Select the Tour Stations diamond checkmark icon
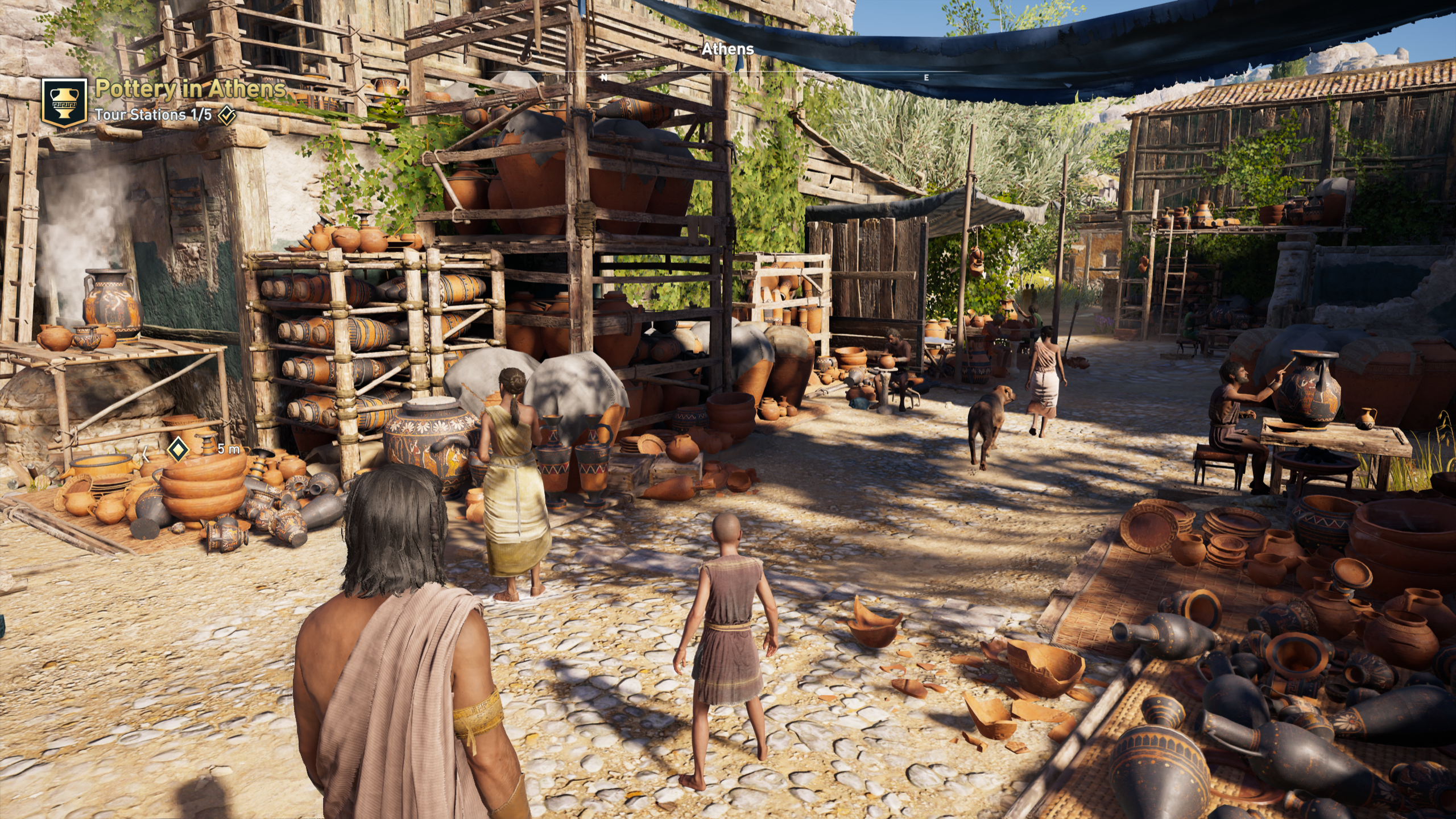 coord(227,115)
